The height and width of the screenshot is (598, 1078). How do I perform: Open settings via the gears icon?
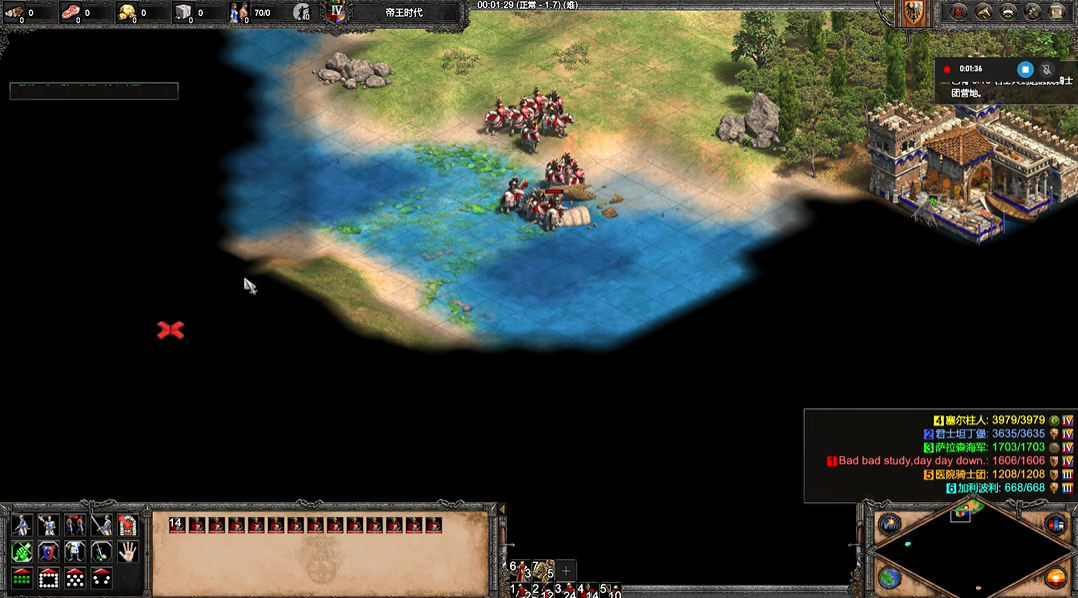pyautogui.click(x=1032, y=12)
